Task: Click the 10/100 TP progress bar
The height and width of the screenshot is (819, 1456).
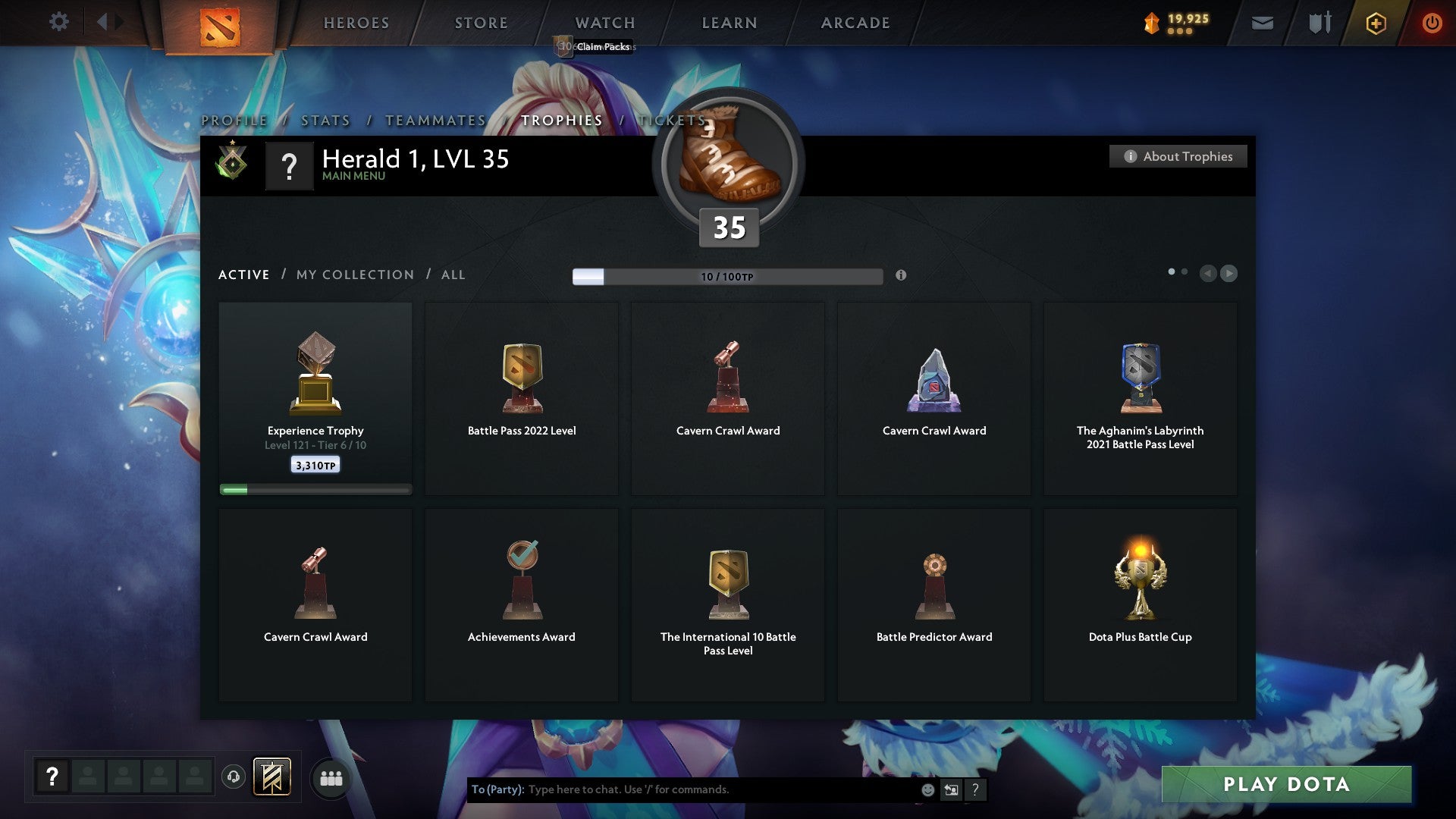Action: click(x=726, y=276)
